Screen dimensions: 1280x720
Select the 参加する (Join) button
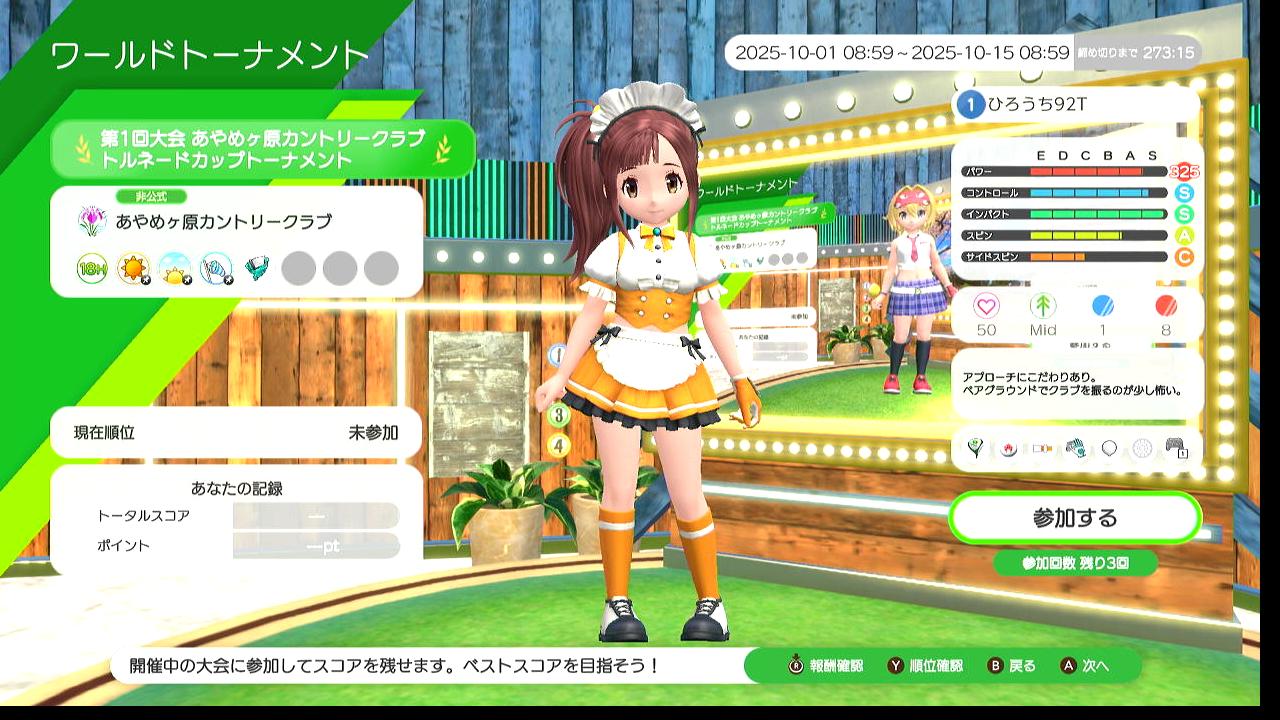point(1074,518)
